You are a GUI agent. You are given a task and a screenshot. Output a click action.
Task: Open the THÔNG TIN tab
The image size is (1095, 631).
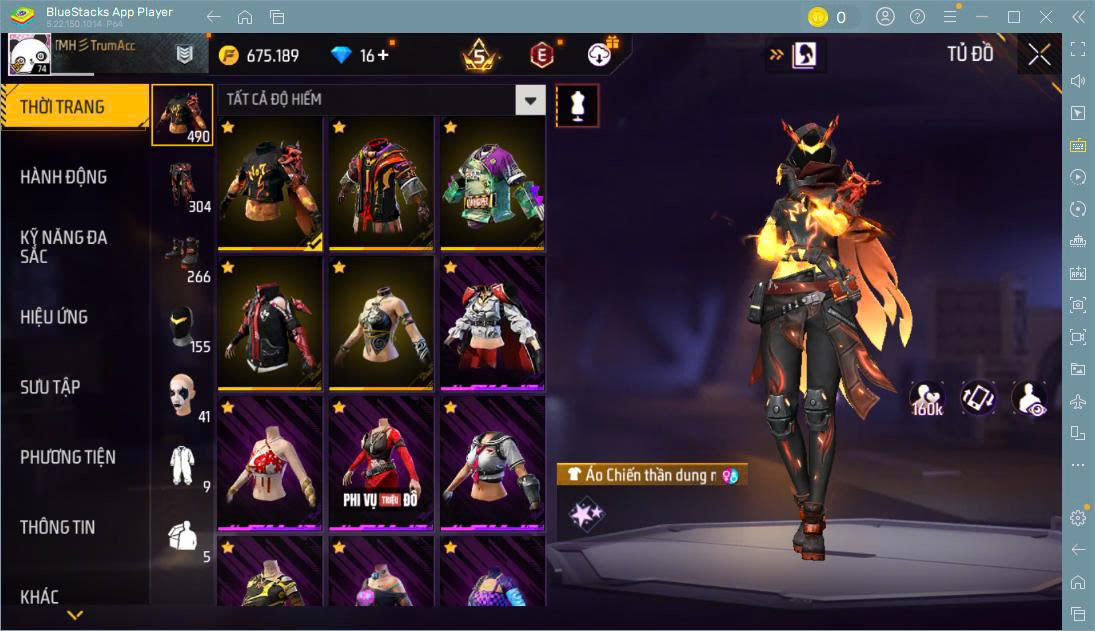click(58, 527)
